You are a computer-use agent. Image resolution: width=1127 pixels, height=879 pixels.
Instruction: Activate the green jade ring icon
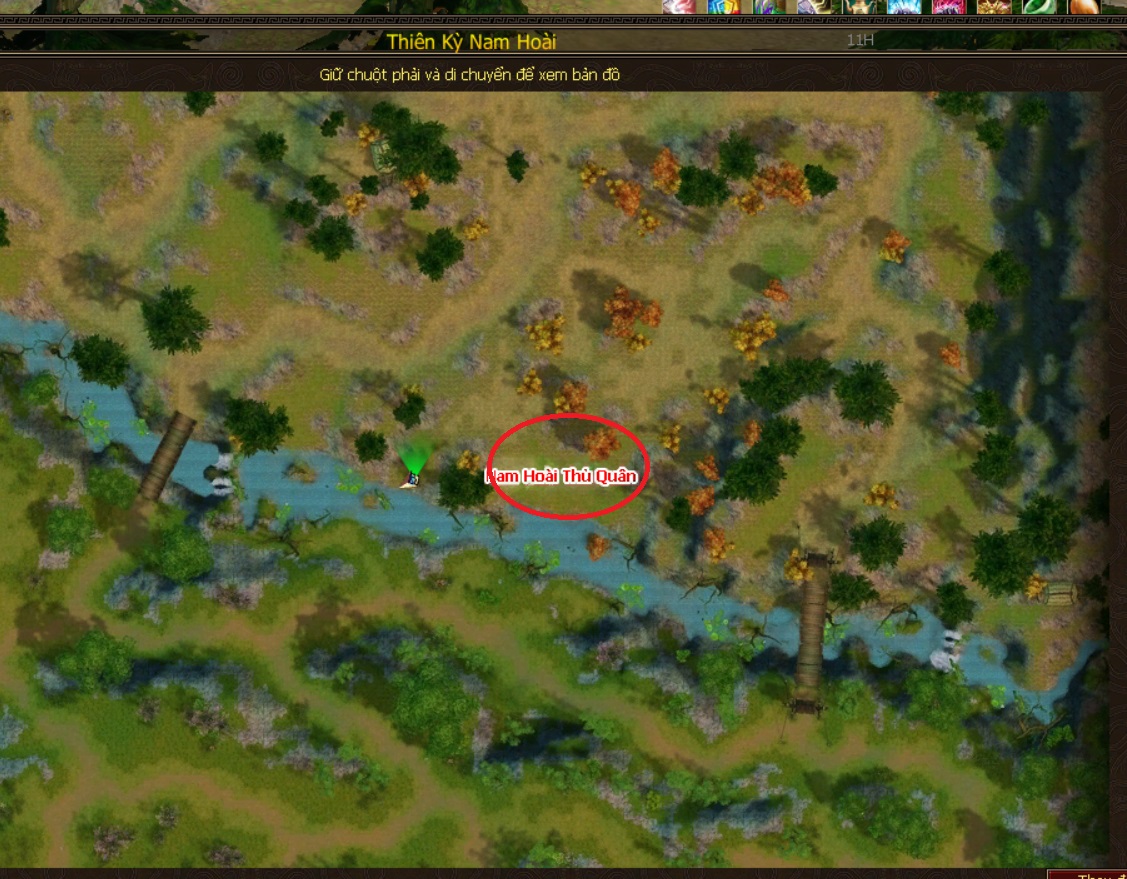click(1036, 7)
